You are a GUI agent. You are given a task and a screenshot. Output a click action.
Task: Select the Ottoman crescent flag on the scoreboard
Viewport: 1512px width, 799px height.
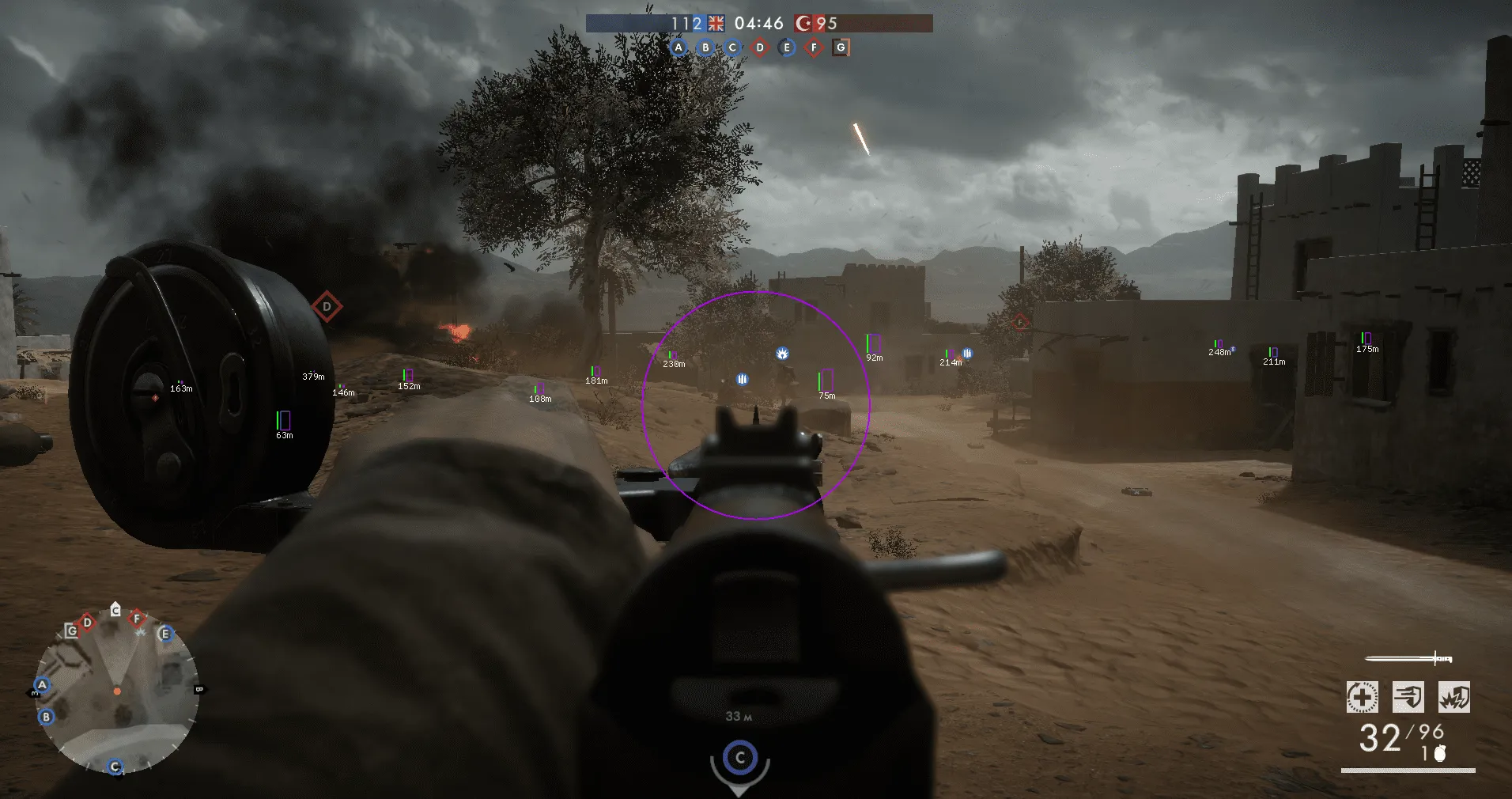[803, 24]
